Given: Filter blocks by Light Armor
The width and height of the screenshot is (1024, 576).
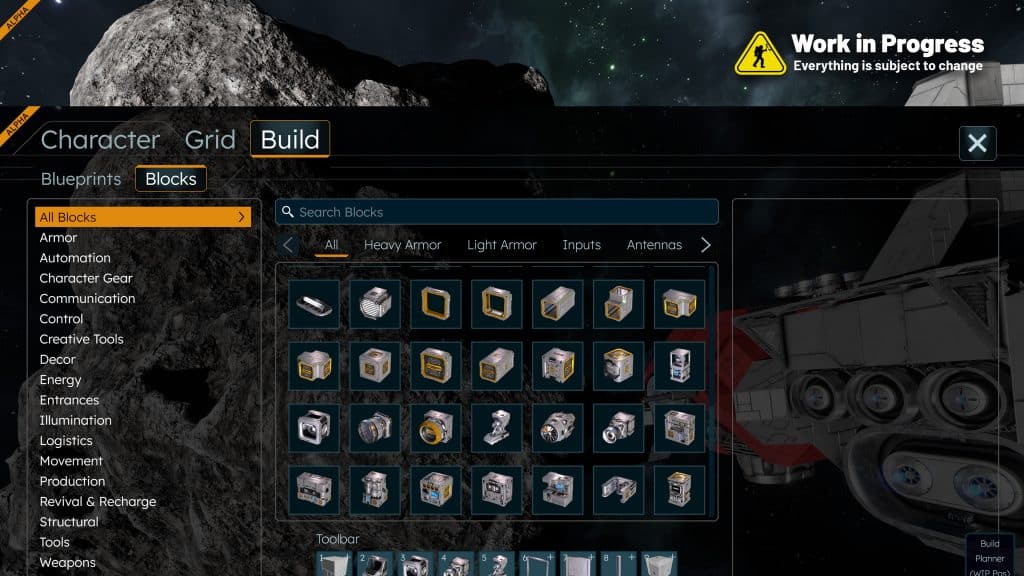Looking at the screenshot, I should pyautogui.click(x=502, y=245).
